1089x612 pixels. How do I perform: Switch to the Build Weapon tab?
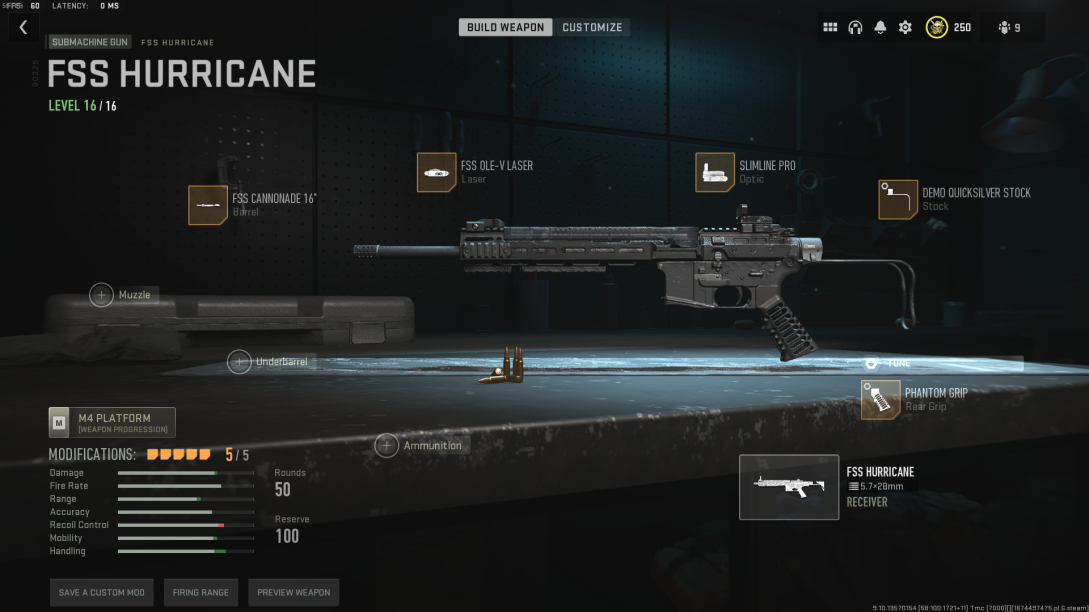point(505,27)
